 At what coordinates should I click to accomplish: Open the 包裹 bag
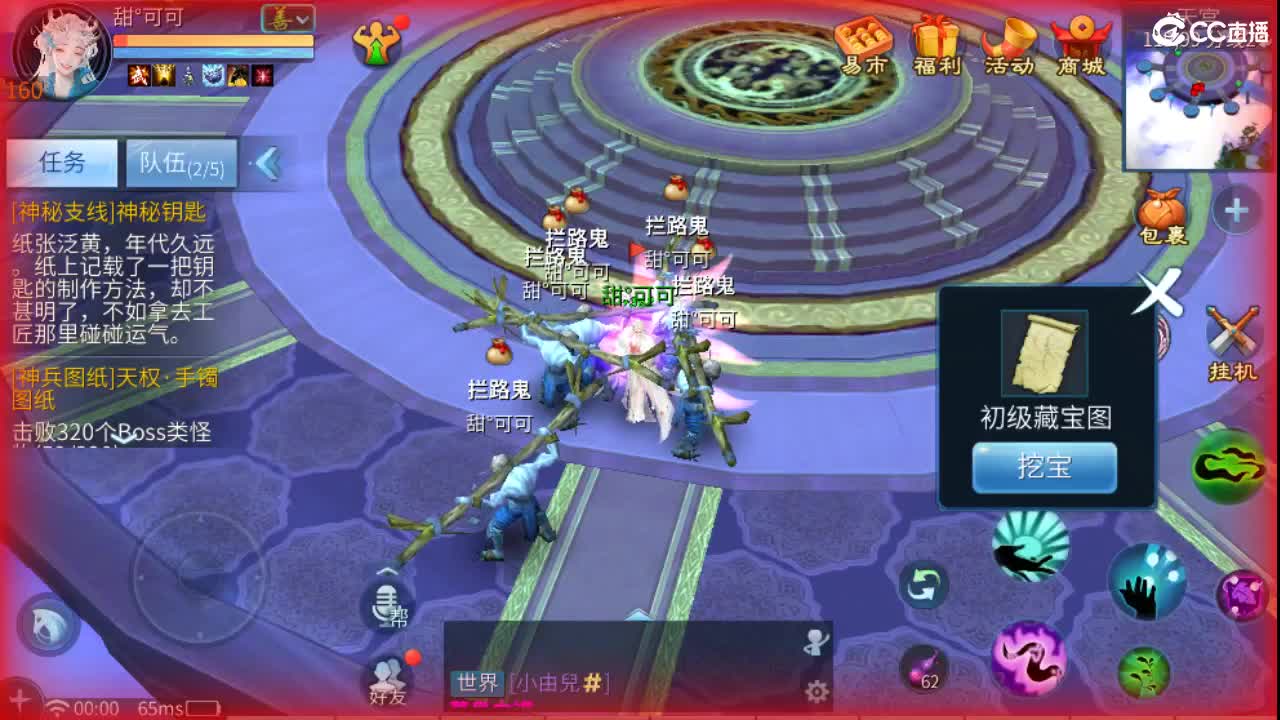(x=1162, y=210)
